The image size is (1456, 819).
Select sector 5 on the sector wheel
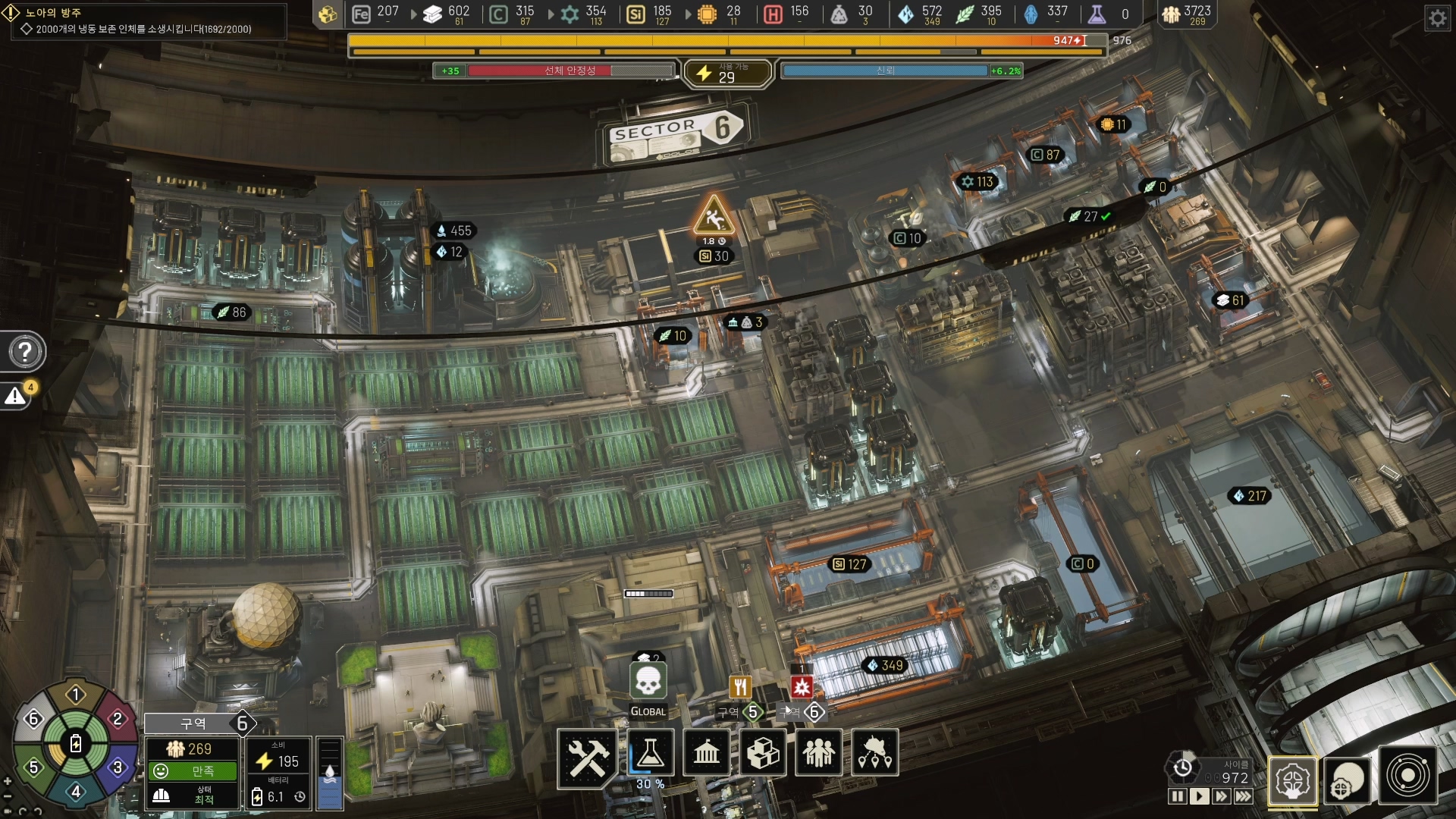[33, 767]
